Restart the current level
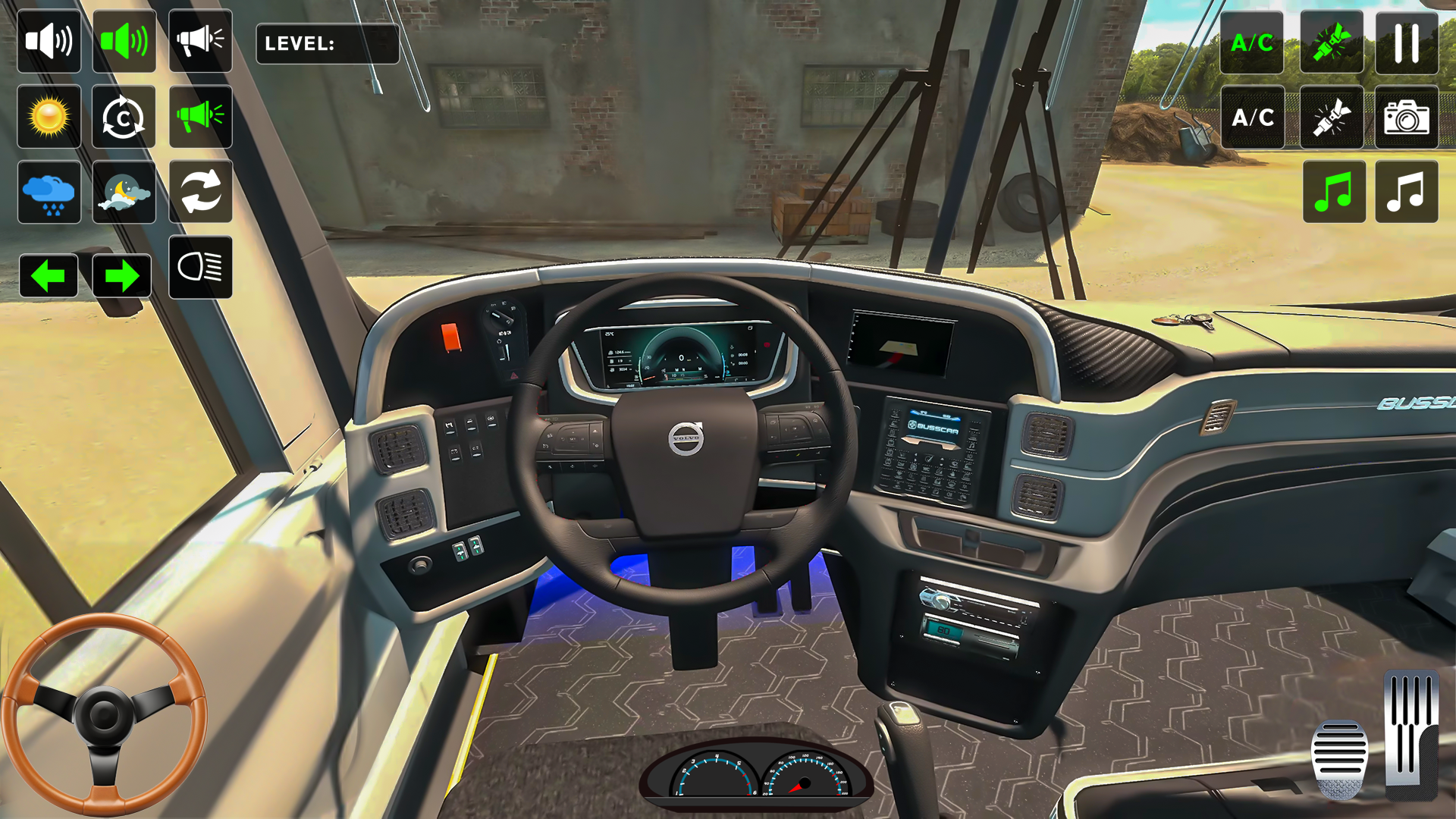 tap(124, 117)
